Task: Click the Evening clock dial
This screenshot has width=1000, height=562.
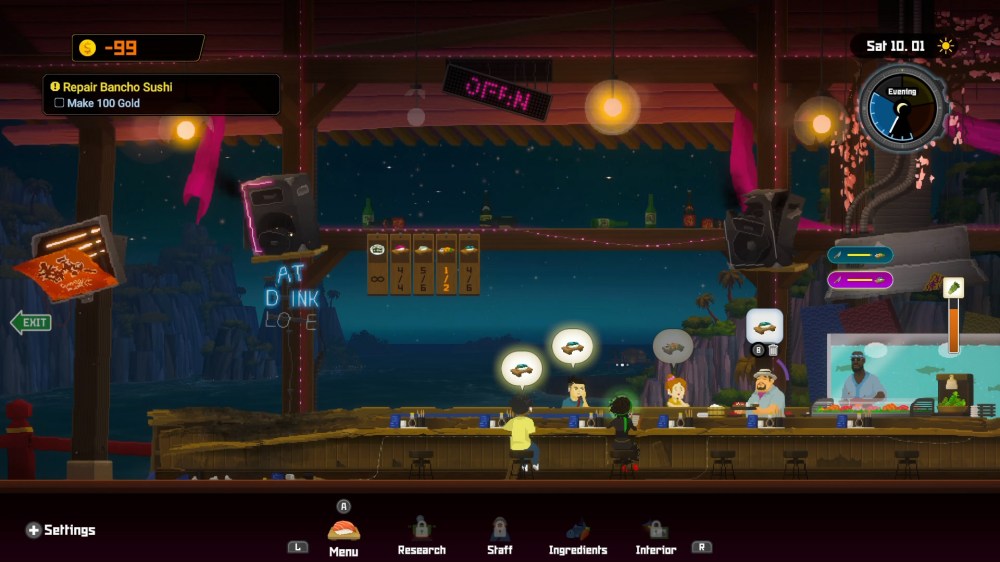Action: (902, 108)
